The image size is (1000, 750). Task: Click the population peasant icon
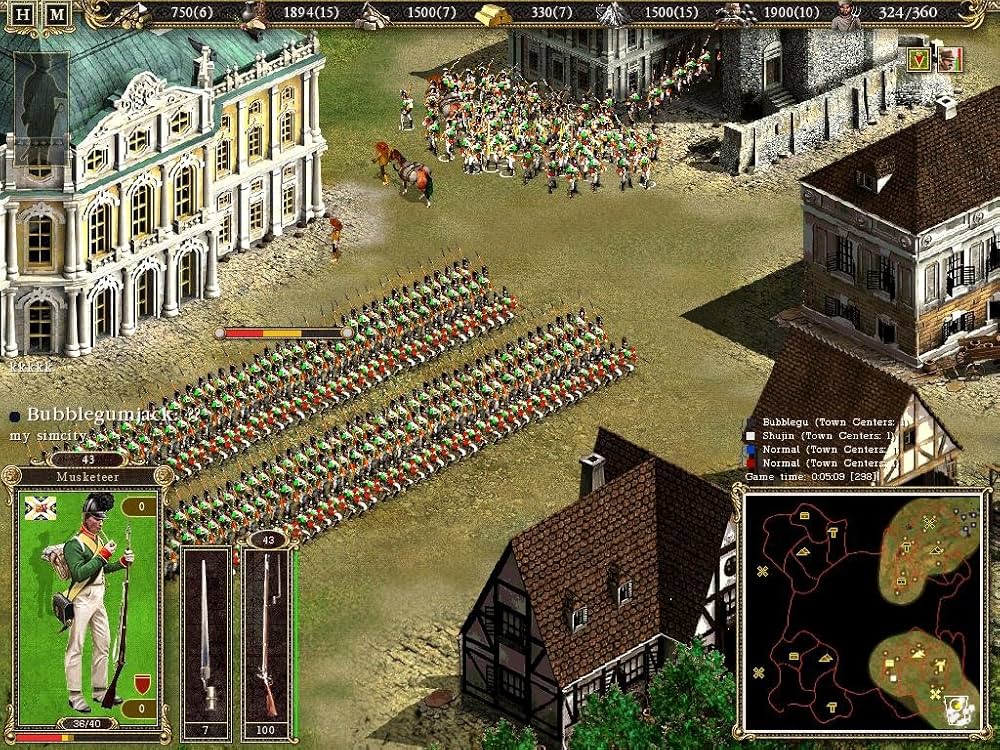tap(847, 13)
